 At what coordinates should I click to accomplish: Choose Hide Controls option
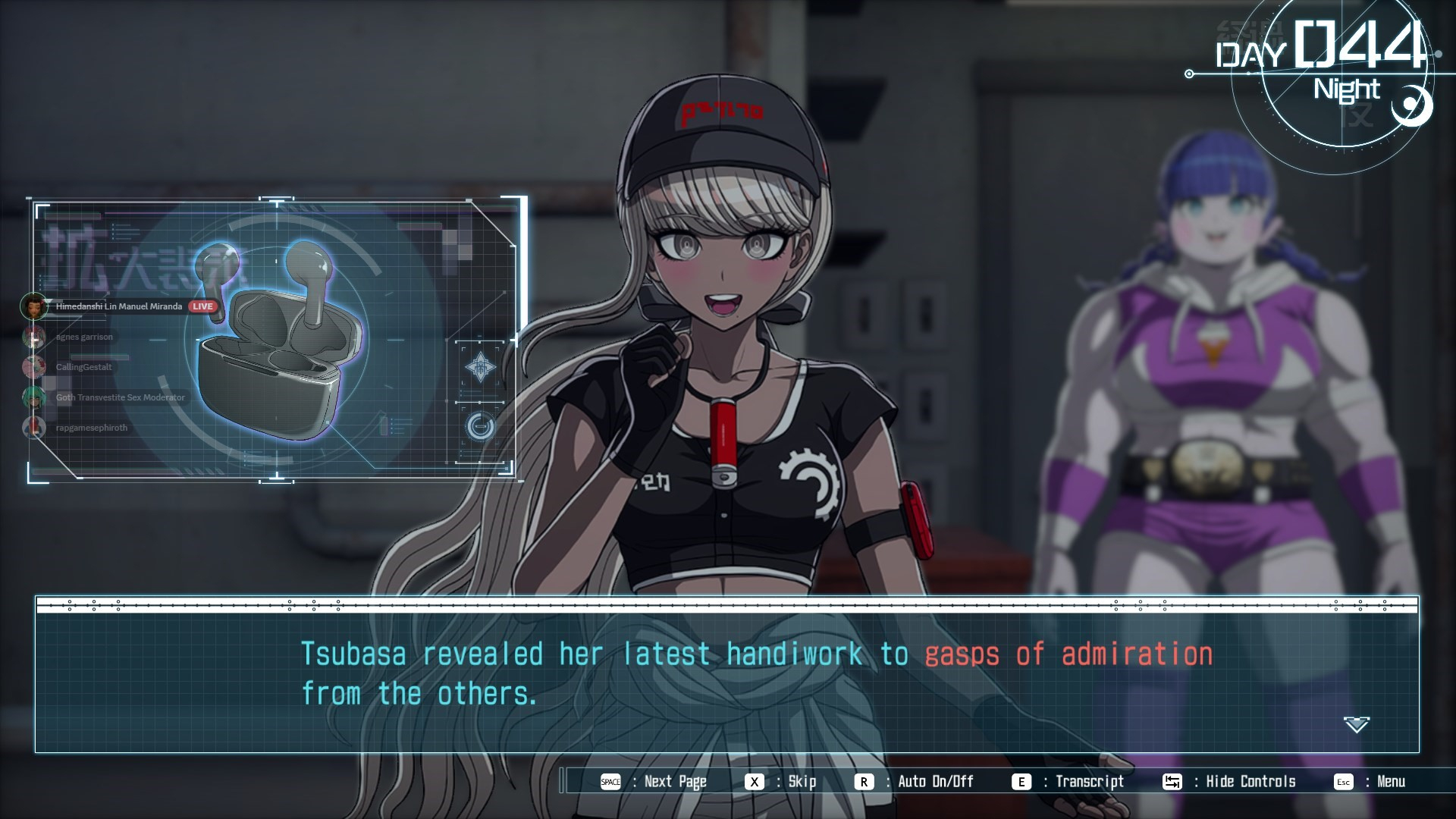coord(1229,782)
